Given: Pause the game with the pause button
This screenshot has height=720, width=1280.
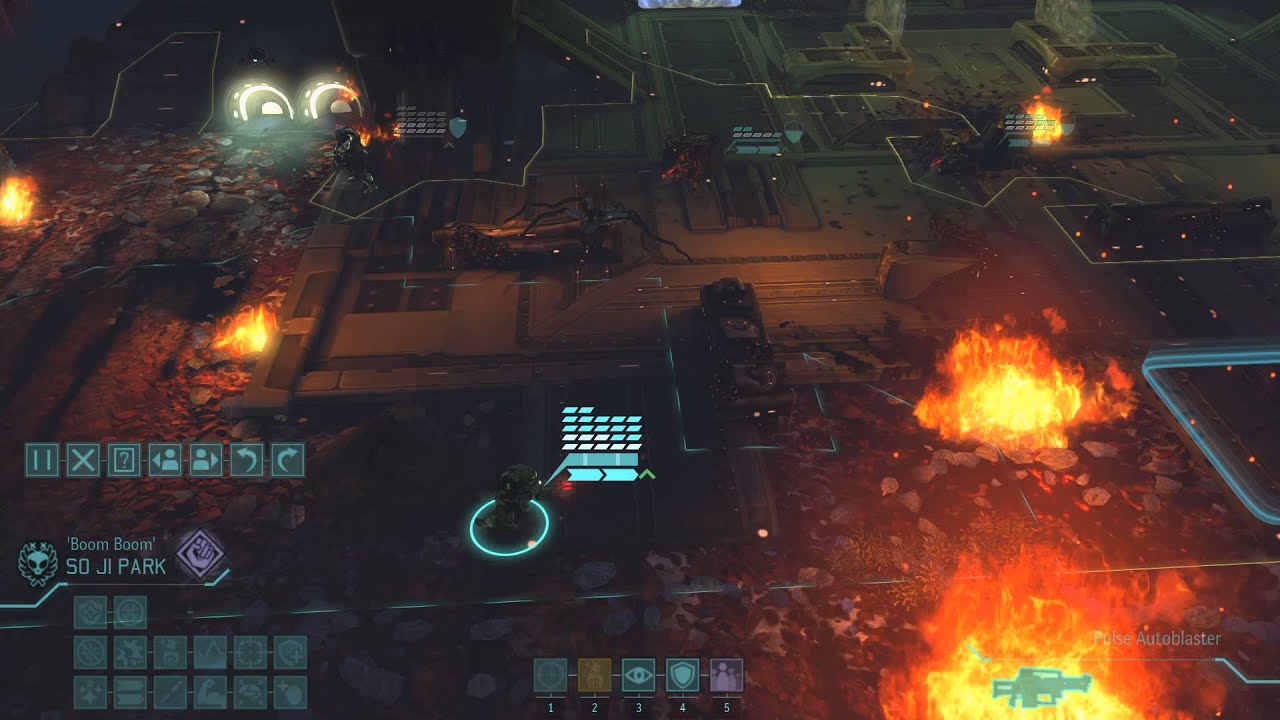Looking at the screenshot, I should (42, 460).
